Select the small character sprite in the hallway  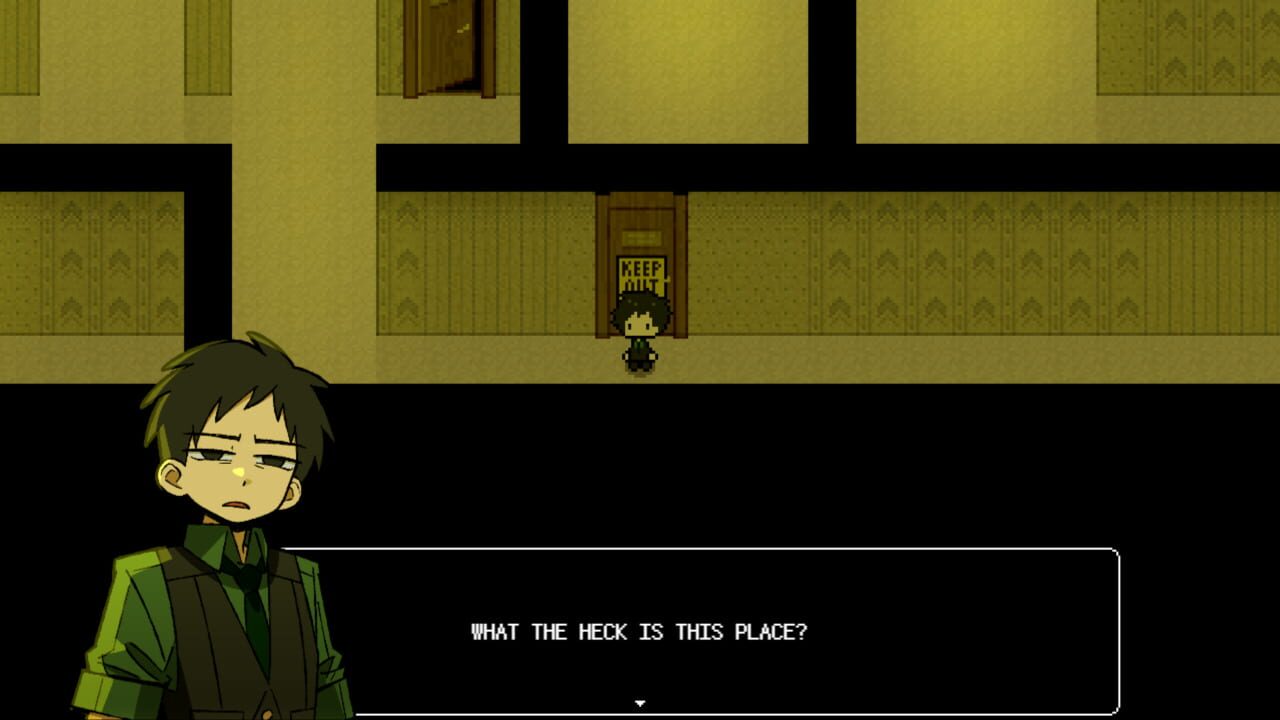642,328
